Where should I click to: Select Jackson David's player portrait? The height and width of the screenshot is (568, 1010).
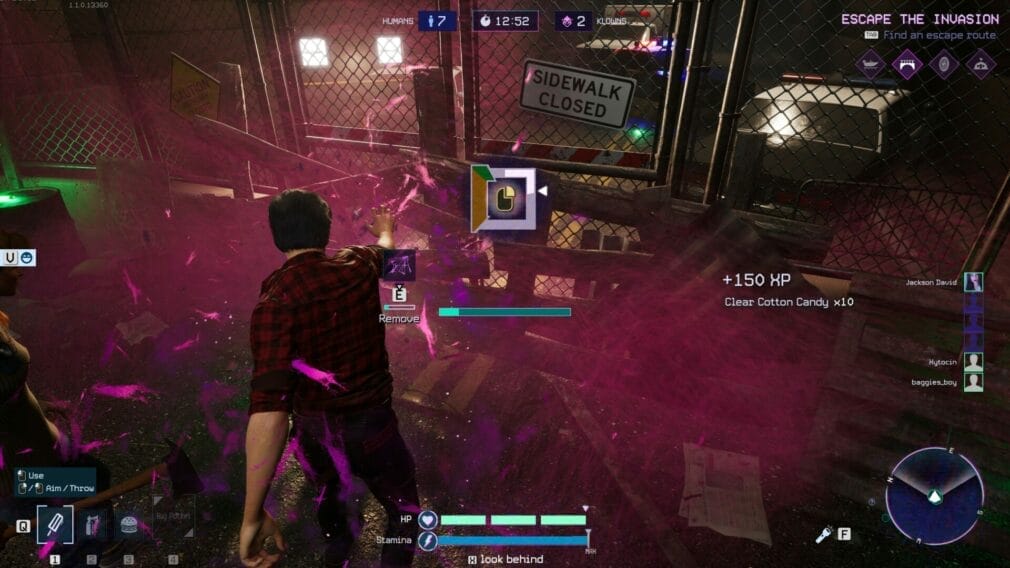(x=973, y=283)
